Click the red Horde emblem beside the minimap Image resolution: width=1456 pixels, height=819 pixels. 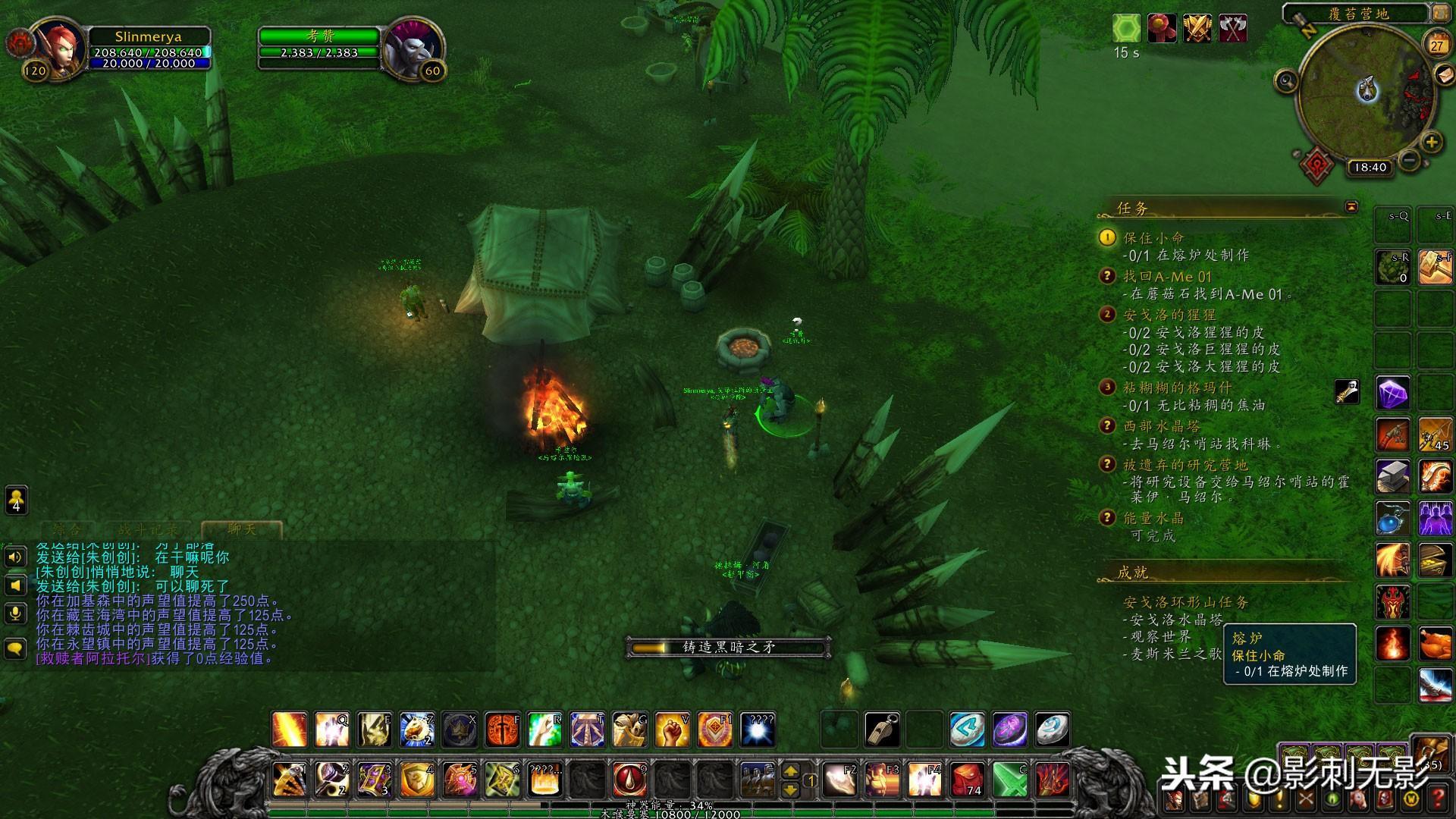(1317, 165)
